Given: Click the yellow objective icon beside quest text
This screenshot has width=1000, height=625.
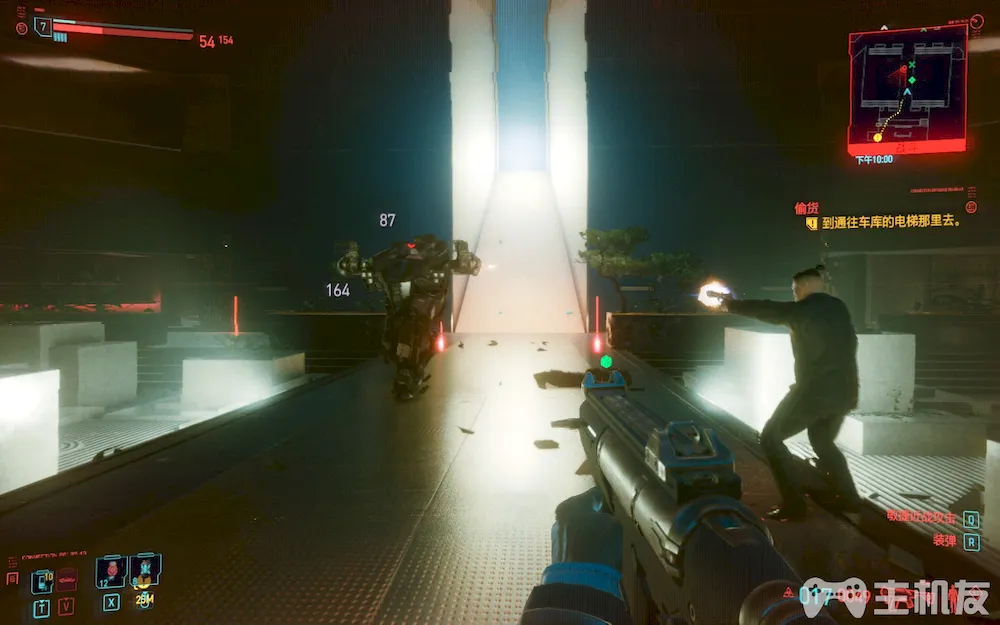Looking at the screenshot, I should (812, 223).
